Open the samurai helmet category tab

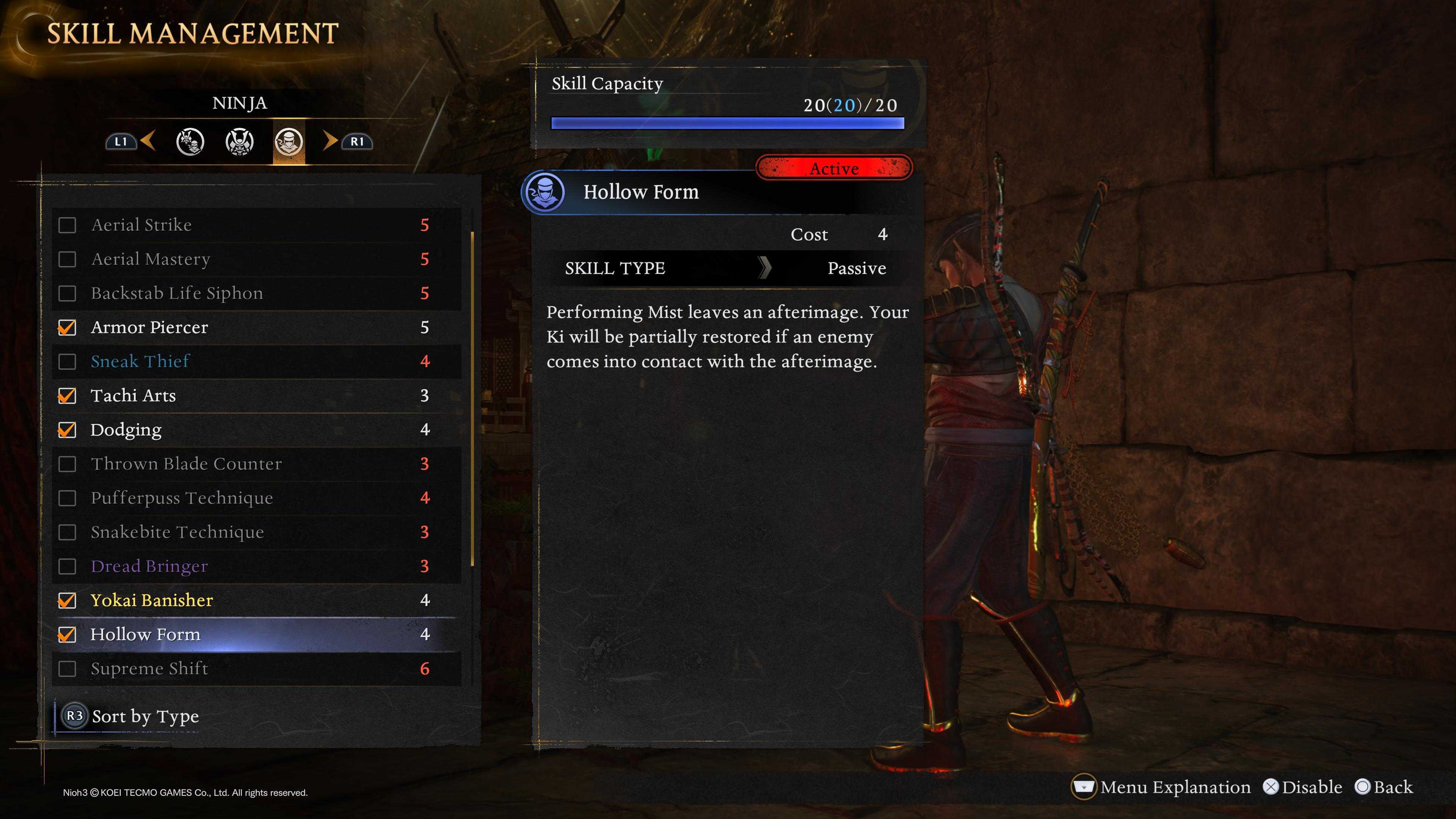coord(240,141)
